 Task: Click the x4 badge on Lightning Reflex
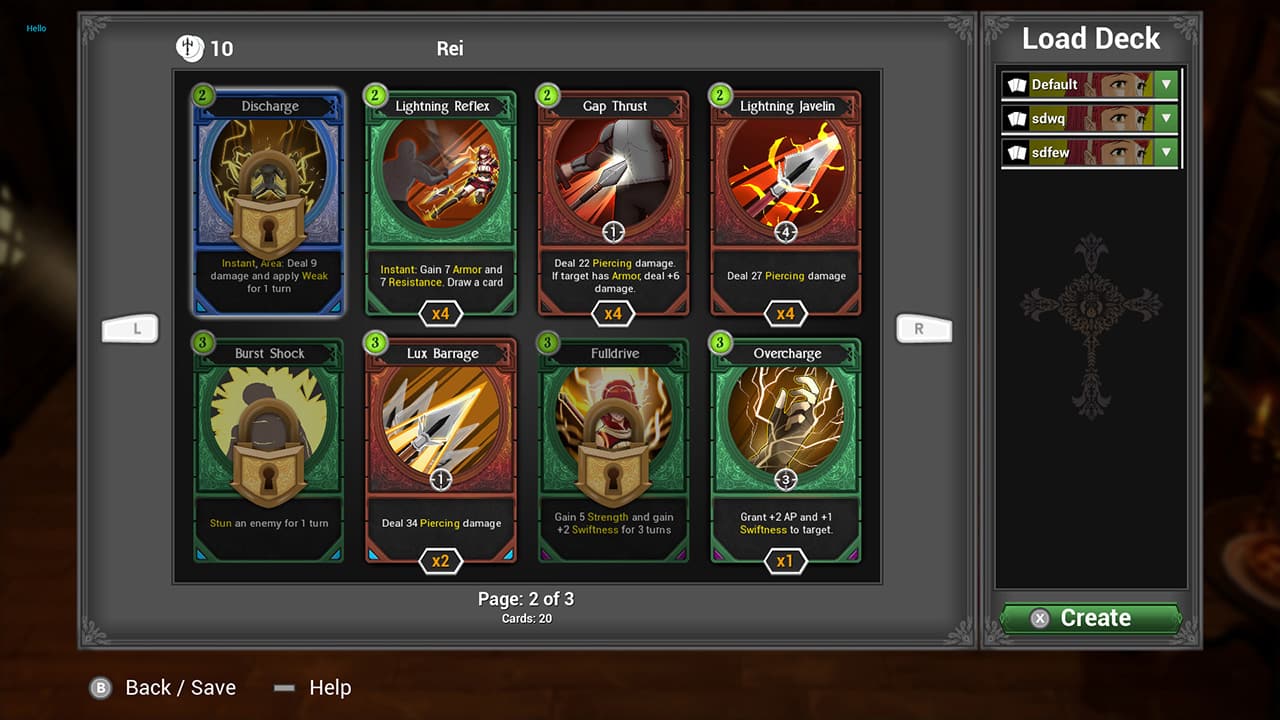click(440, 313)
